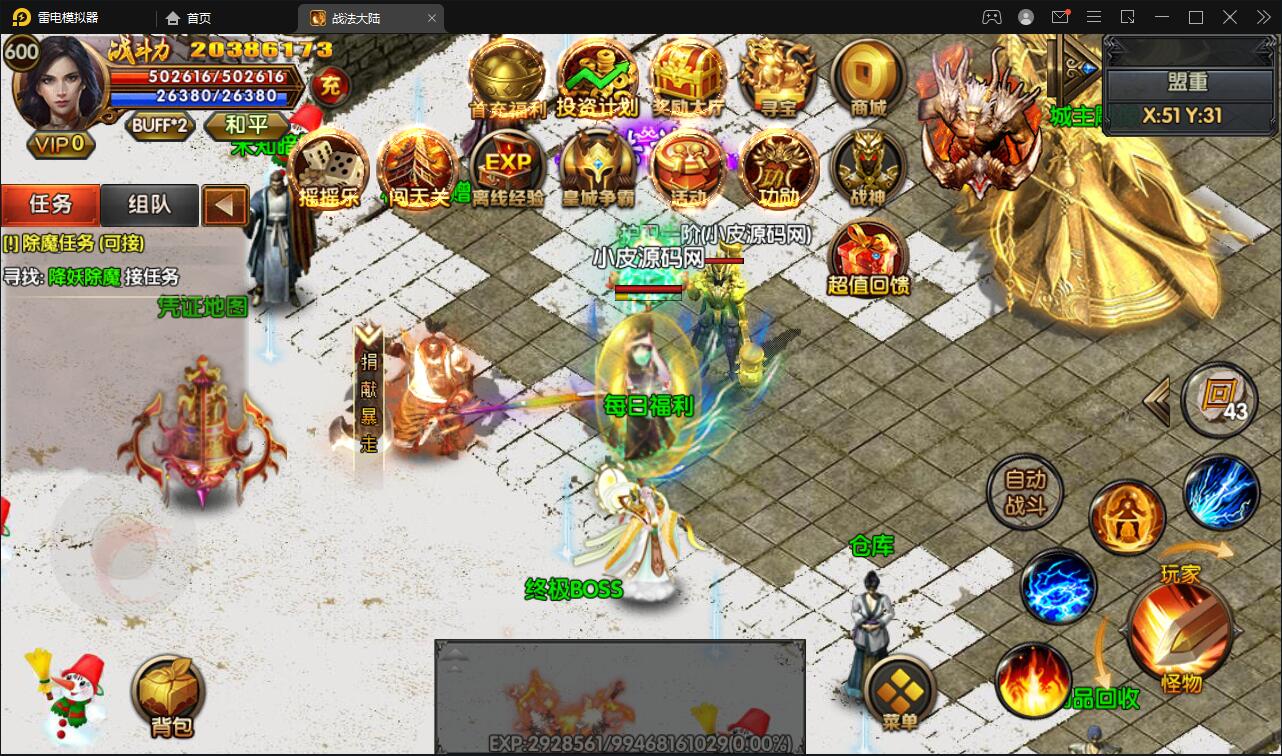The height and width of the screenshot is (756, 1282).
Task: Open the 奖励大厅 reward hall chest
Action: 687,77
